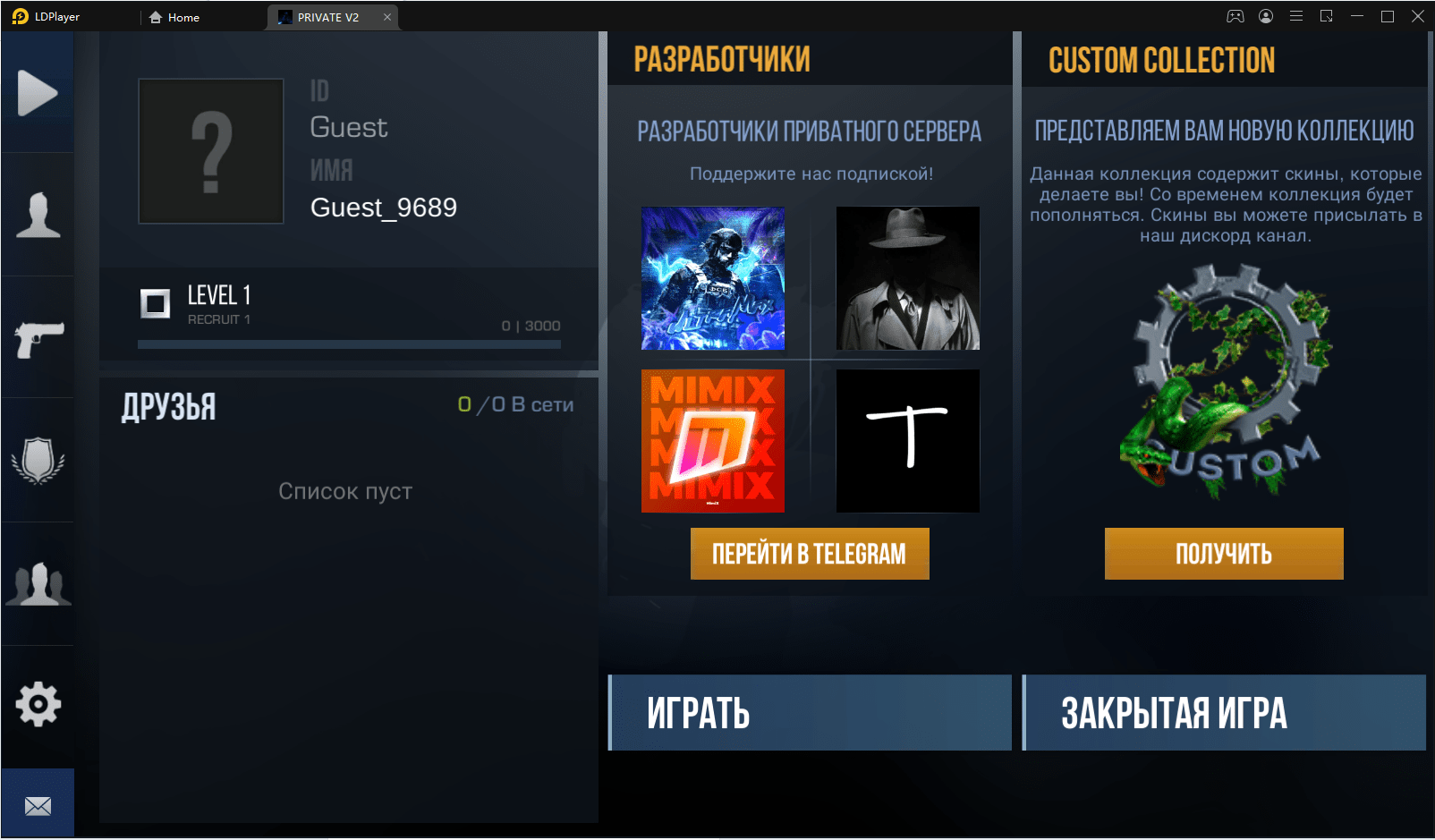1435x840 pixels.
Task: Click ПЕРЕЙТИ В TELEGRAM
Action: pyautogui.click(x=809, y=553)
